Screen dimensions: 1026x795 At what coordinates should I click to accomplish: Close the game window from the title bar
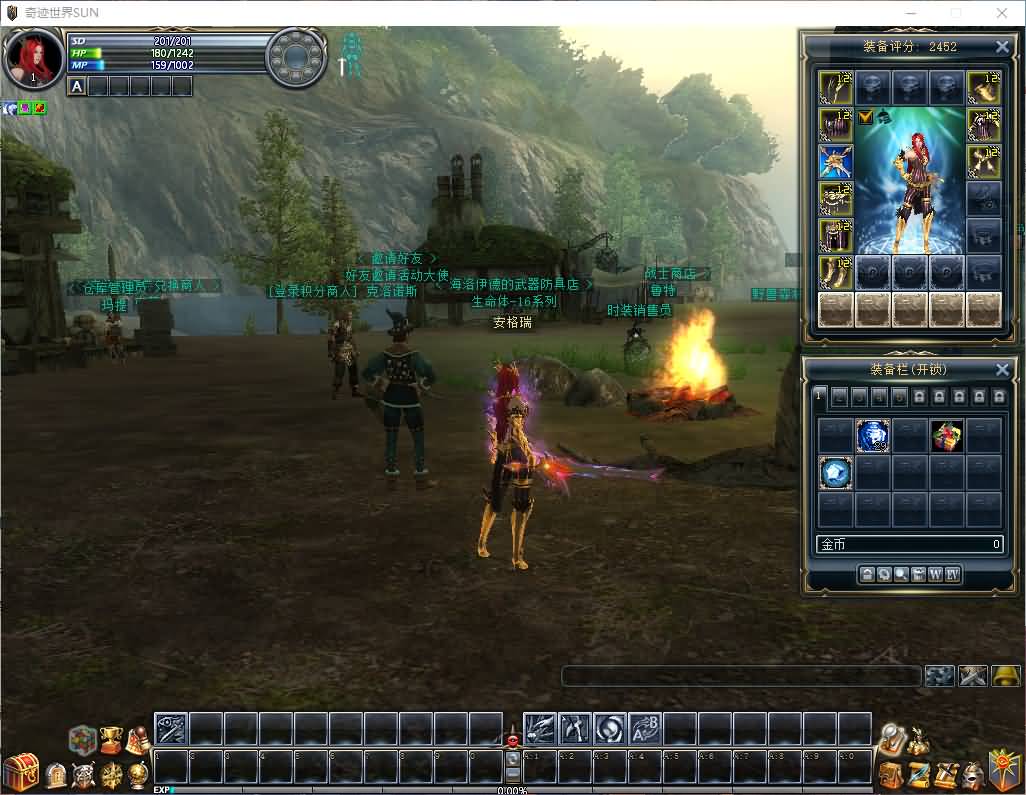(1001, 13)
